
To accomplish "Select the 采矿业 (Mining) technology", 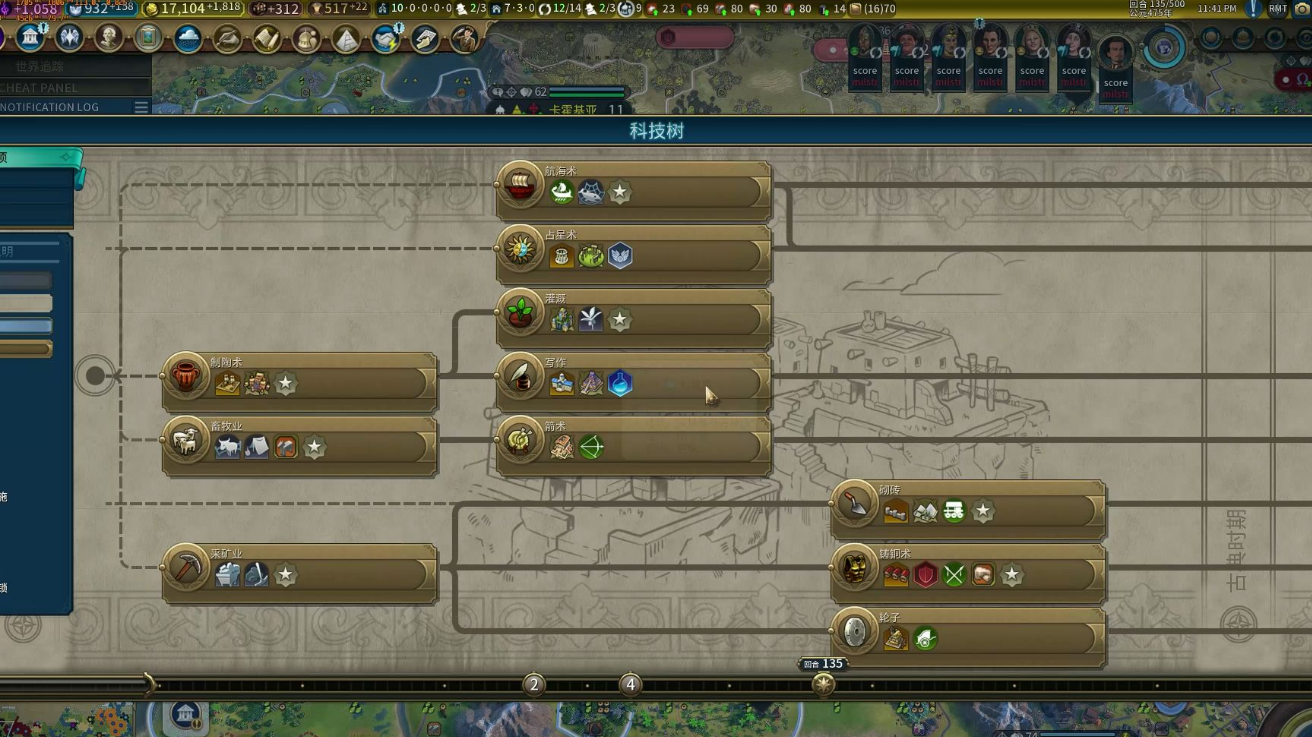I will (300, 574).
